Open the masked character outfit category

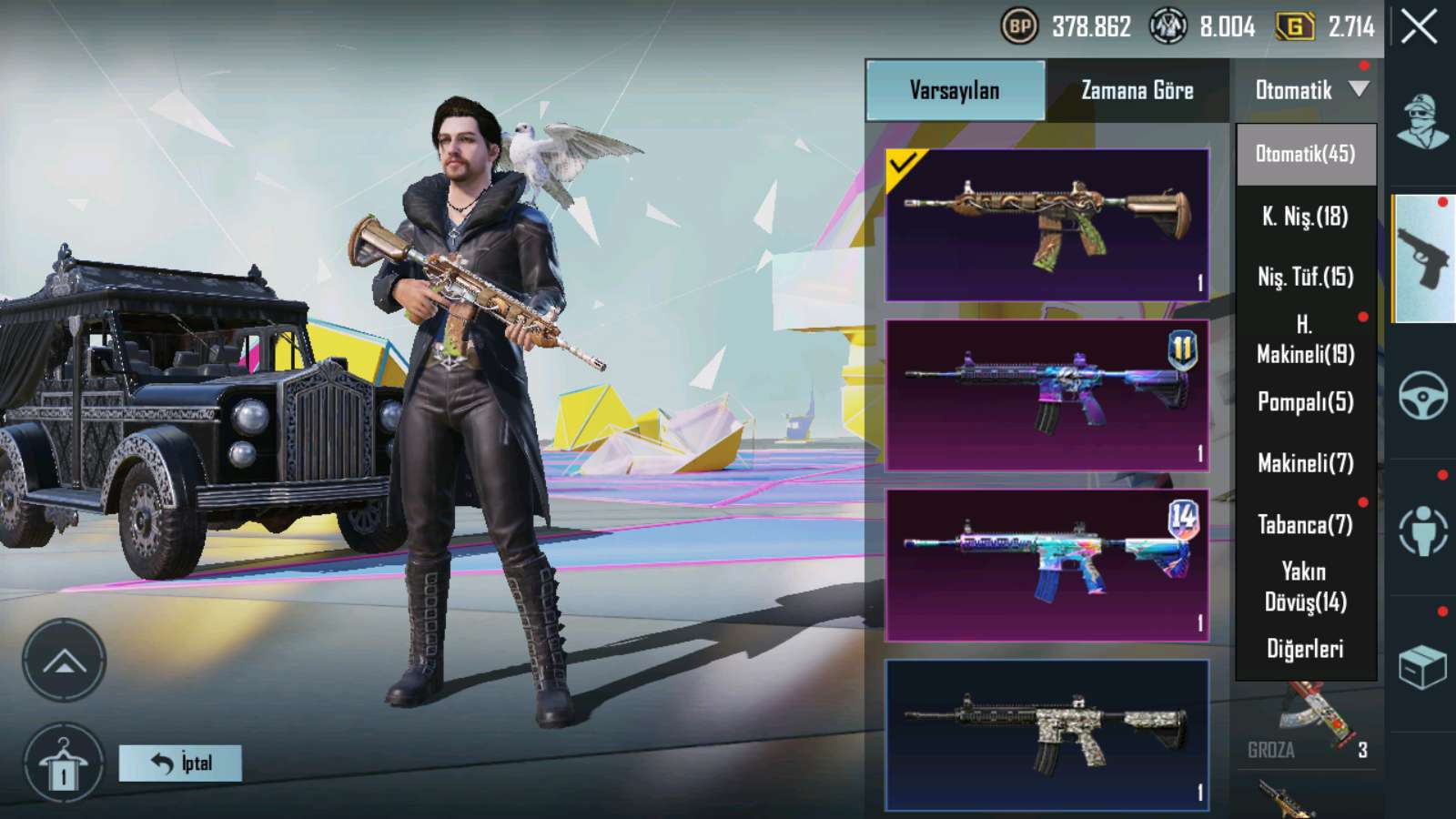(1422, 123)
